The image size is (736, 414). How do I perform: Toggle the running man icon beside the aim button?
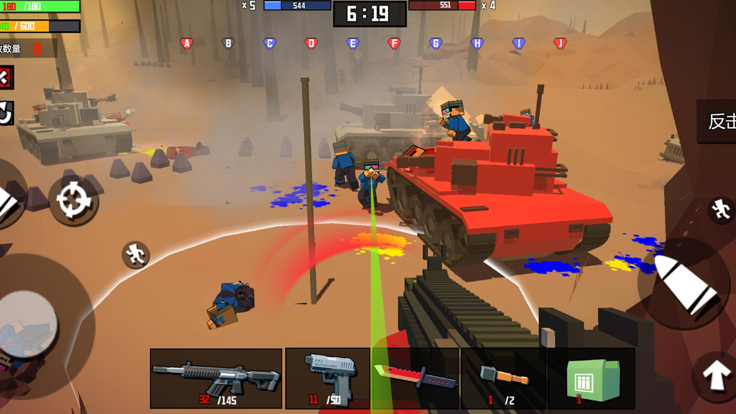coord(136,255)
